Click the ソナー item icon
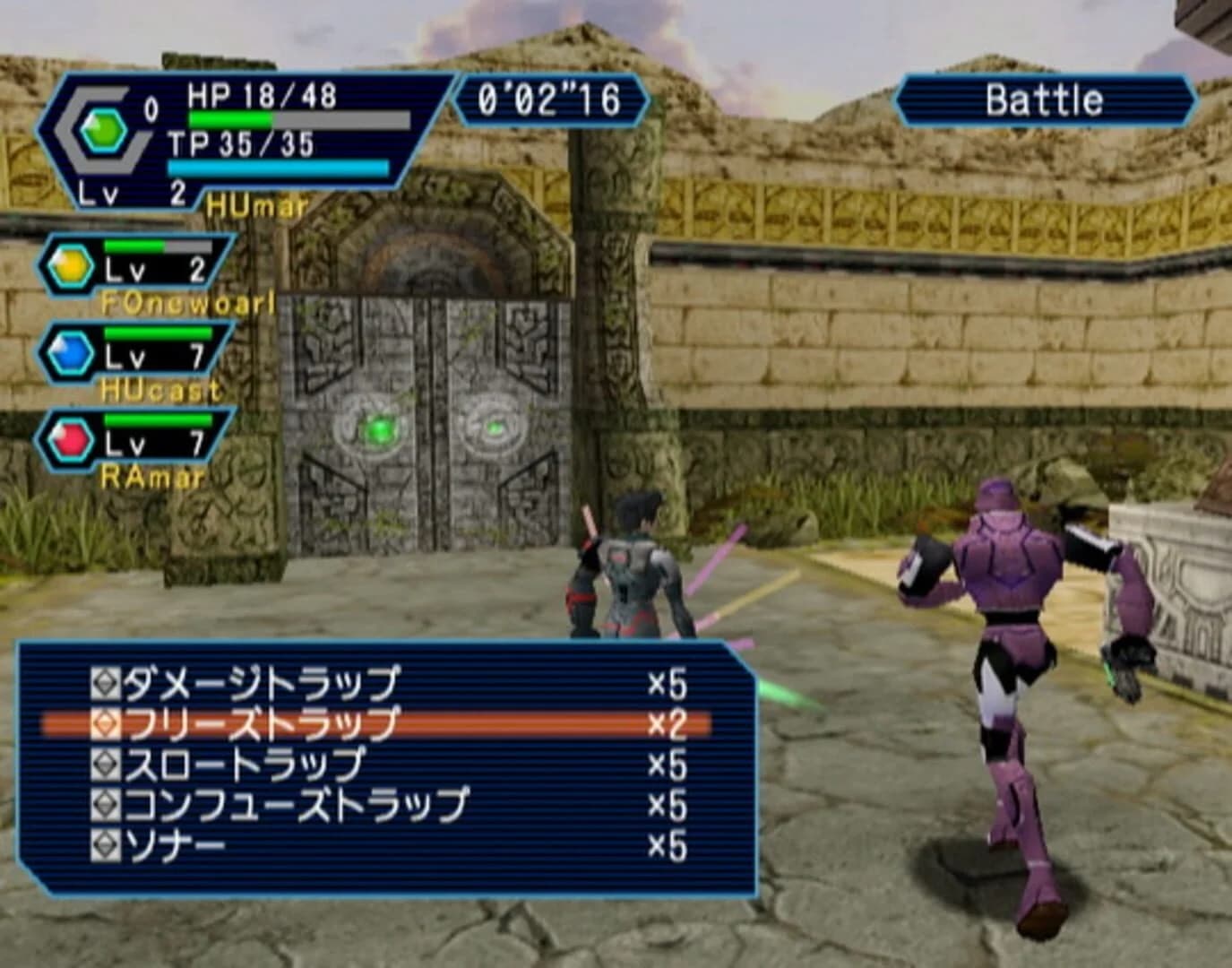Viewport: 1232px width, 968px height. 108,841
